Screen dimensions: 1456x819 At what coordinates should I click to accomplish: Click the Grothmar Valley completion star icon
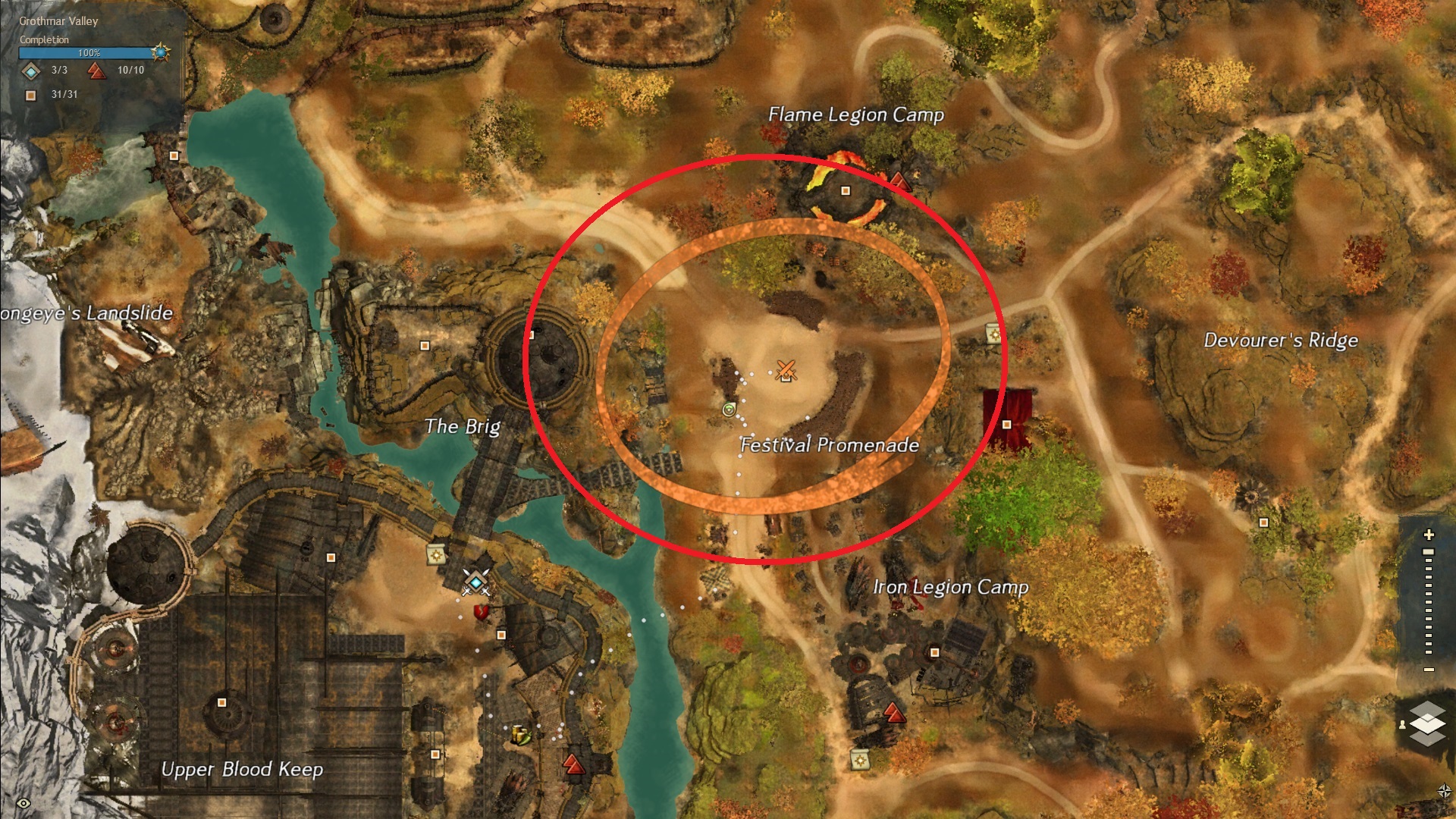pyautogui.click(x=160, y=52)
